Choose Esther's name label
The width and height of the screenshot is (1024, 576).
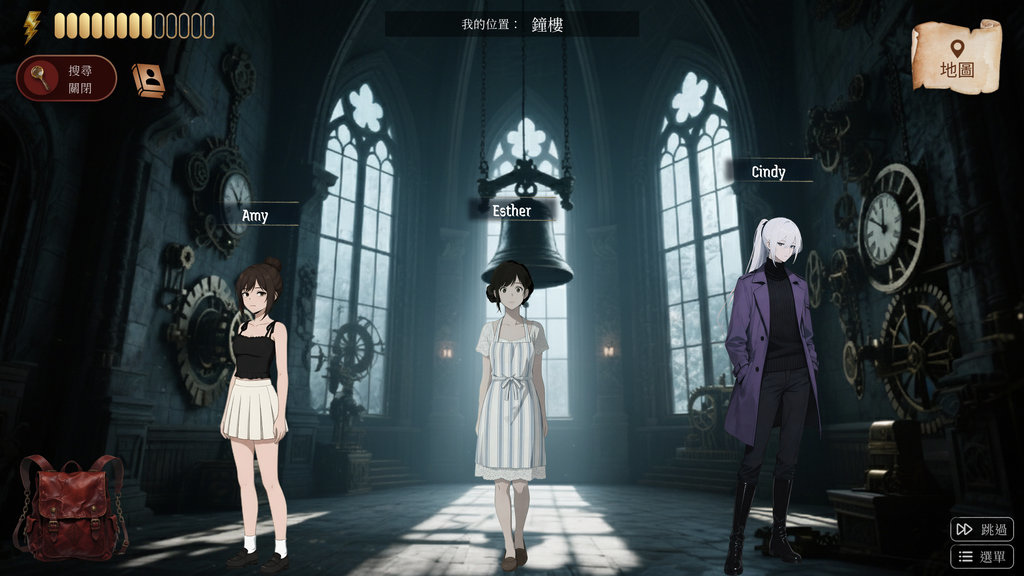point(513,210)
